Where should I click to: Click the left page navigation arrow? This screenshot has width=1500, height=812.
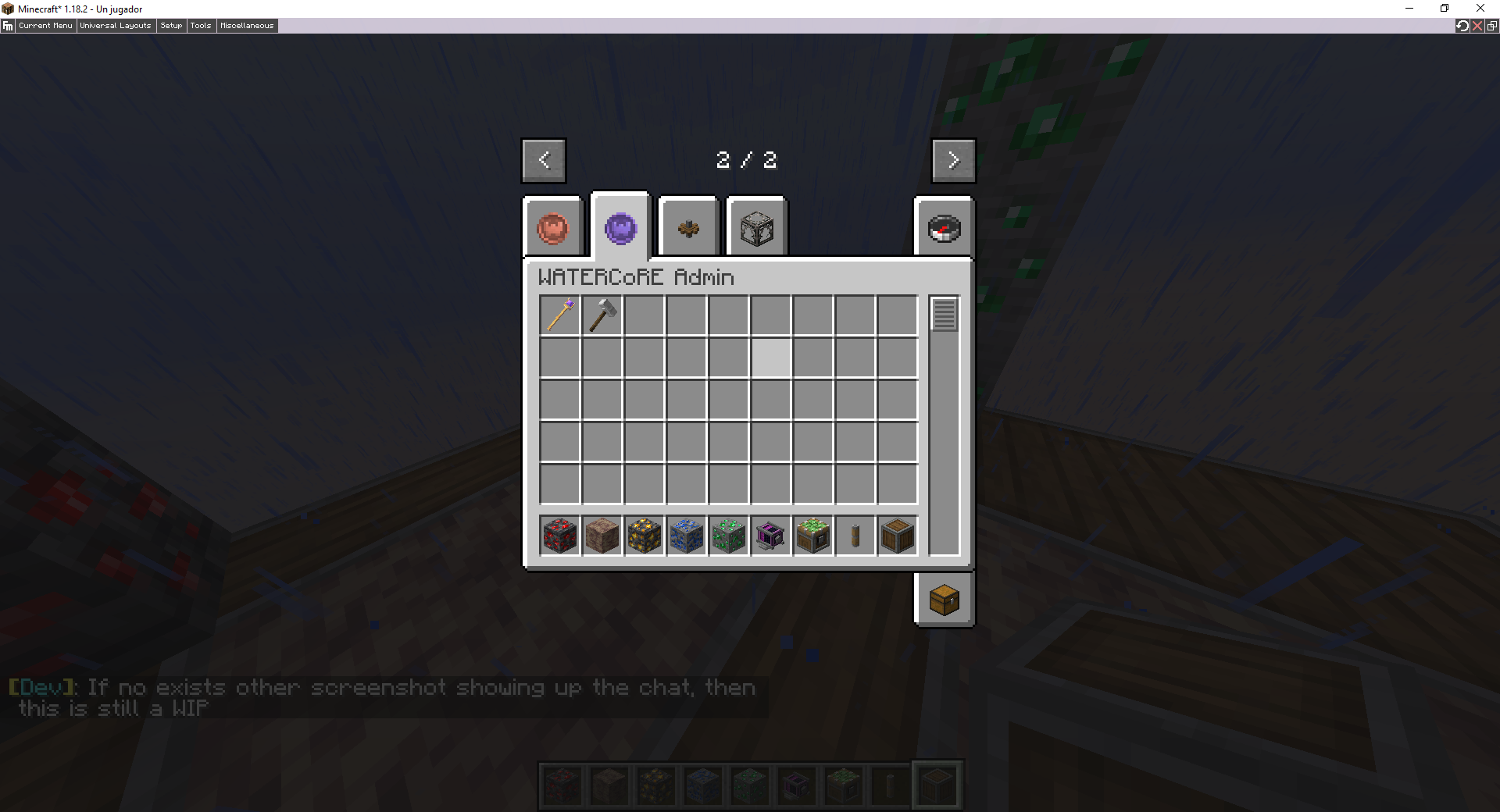[544, 160]
